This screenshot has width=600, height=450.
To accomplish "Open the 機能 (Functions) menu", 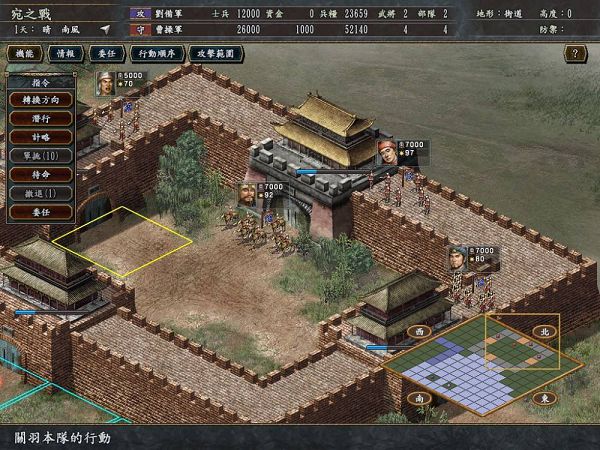I will click(26, 52).
